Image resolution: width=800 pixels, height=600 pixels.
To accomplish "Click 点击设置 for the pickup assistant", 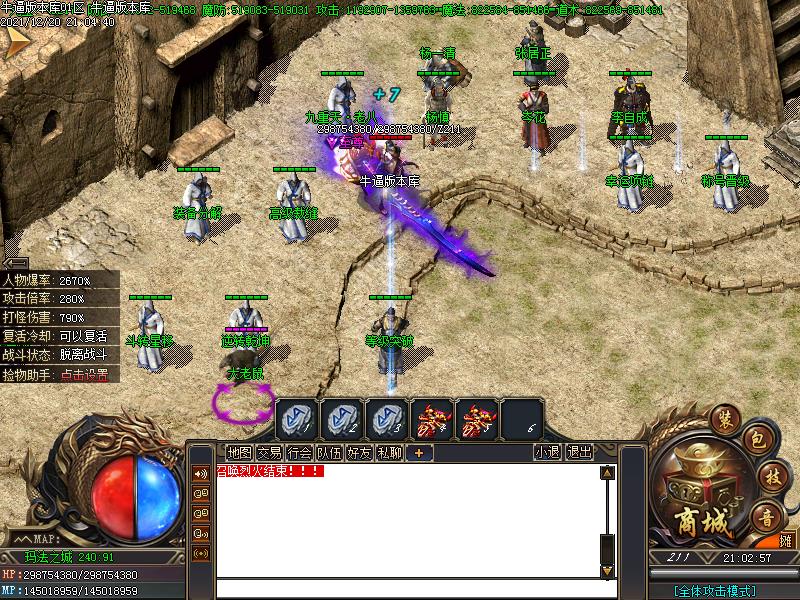I will pos(84,375).
